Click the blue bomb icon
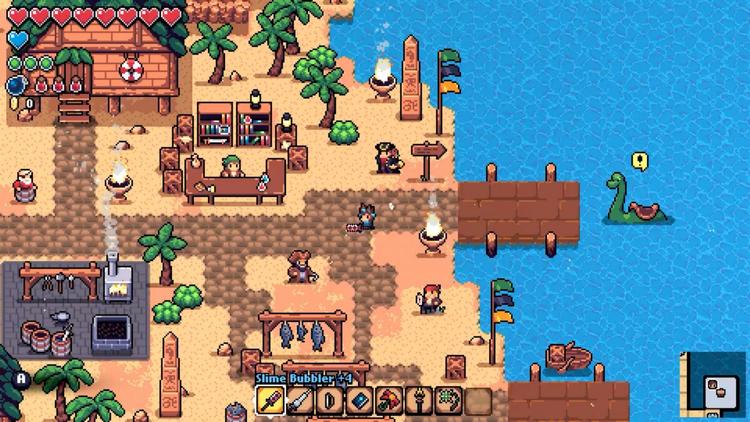The width and height of the screenshot is (750, 422). coord(16,84)
